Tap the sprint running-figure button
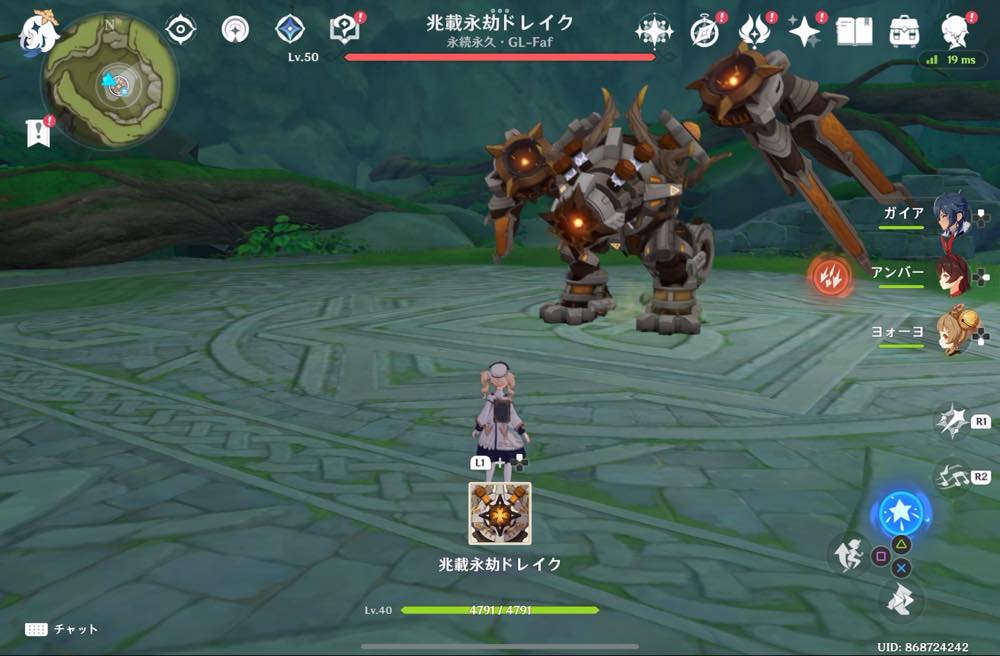1000x656 pixels. point(848,555)
